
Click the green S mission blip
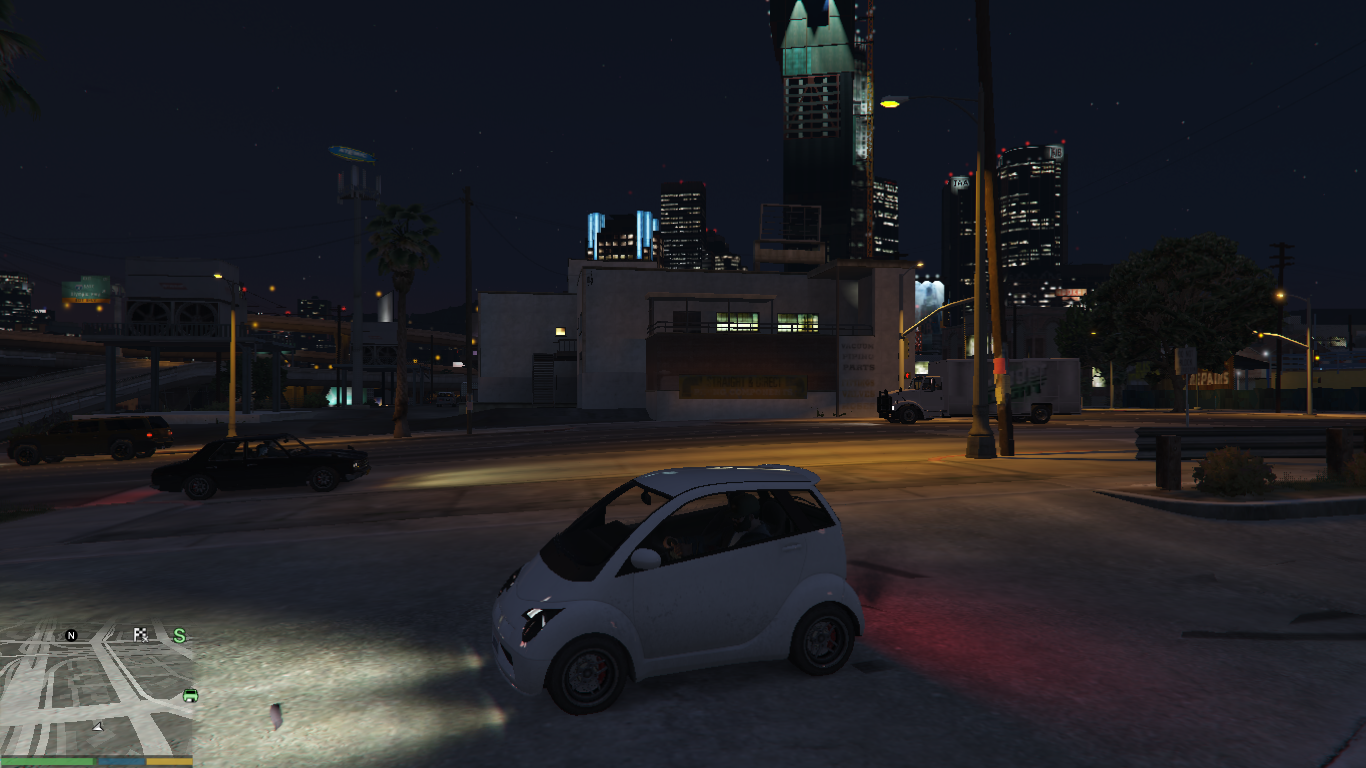point(180,635)
